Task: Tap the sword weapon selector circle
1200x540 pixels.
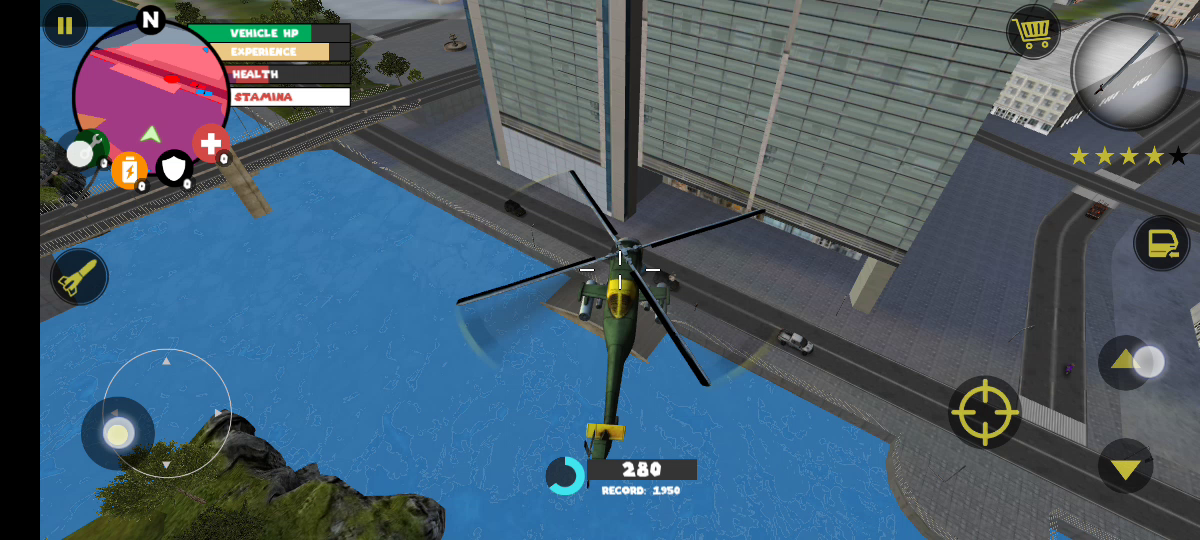Action: (x=1128, y=72)
